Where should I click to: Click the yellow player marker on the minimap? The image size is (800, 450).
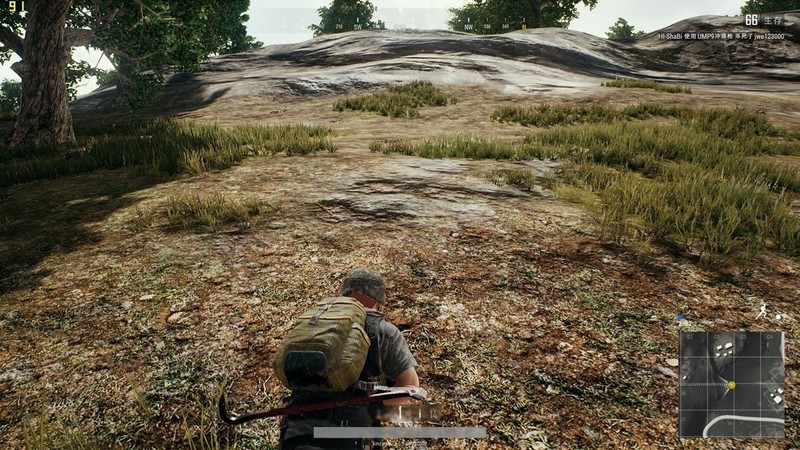pyautogui.click(x=731, y=384)
